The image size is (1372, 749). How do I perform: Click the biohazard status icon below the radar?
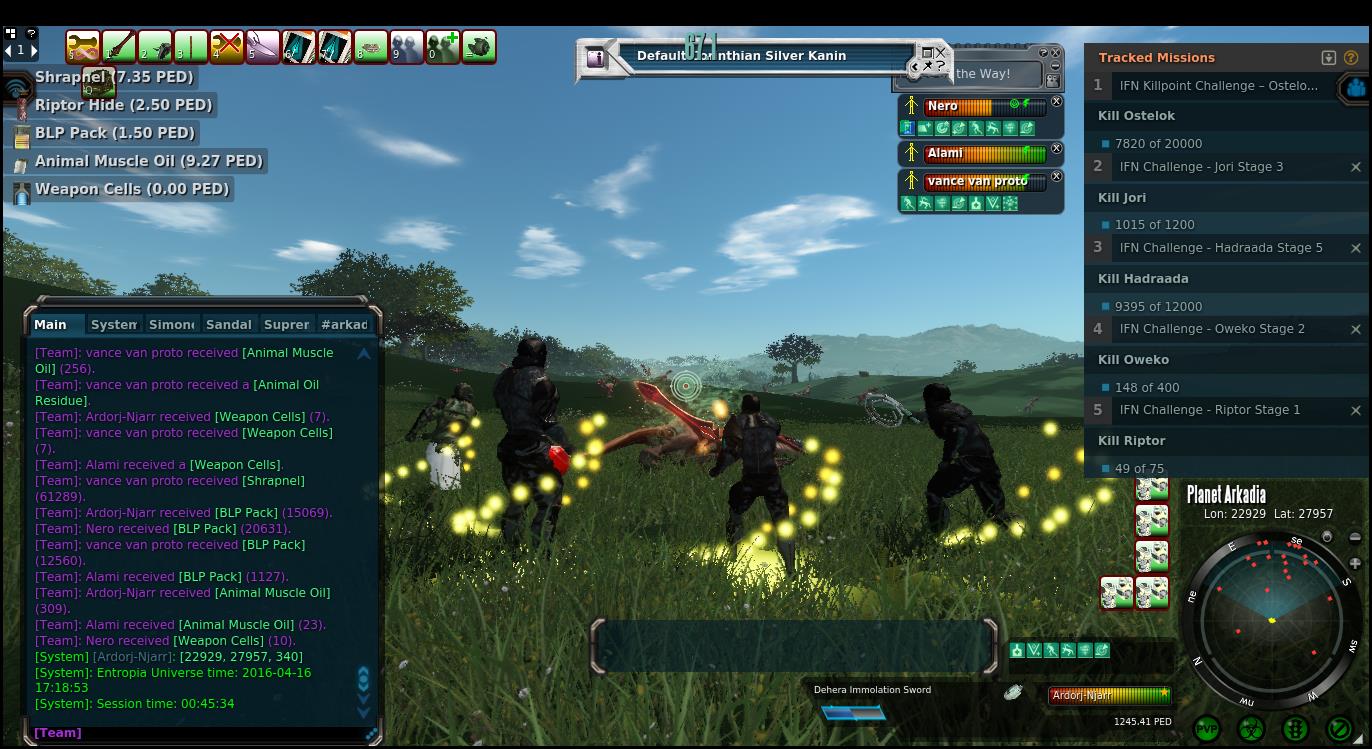(1251, 729)
